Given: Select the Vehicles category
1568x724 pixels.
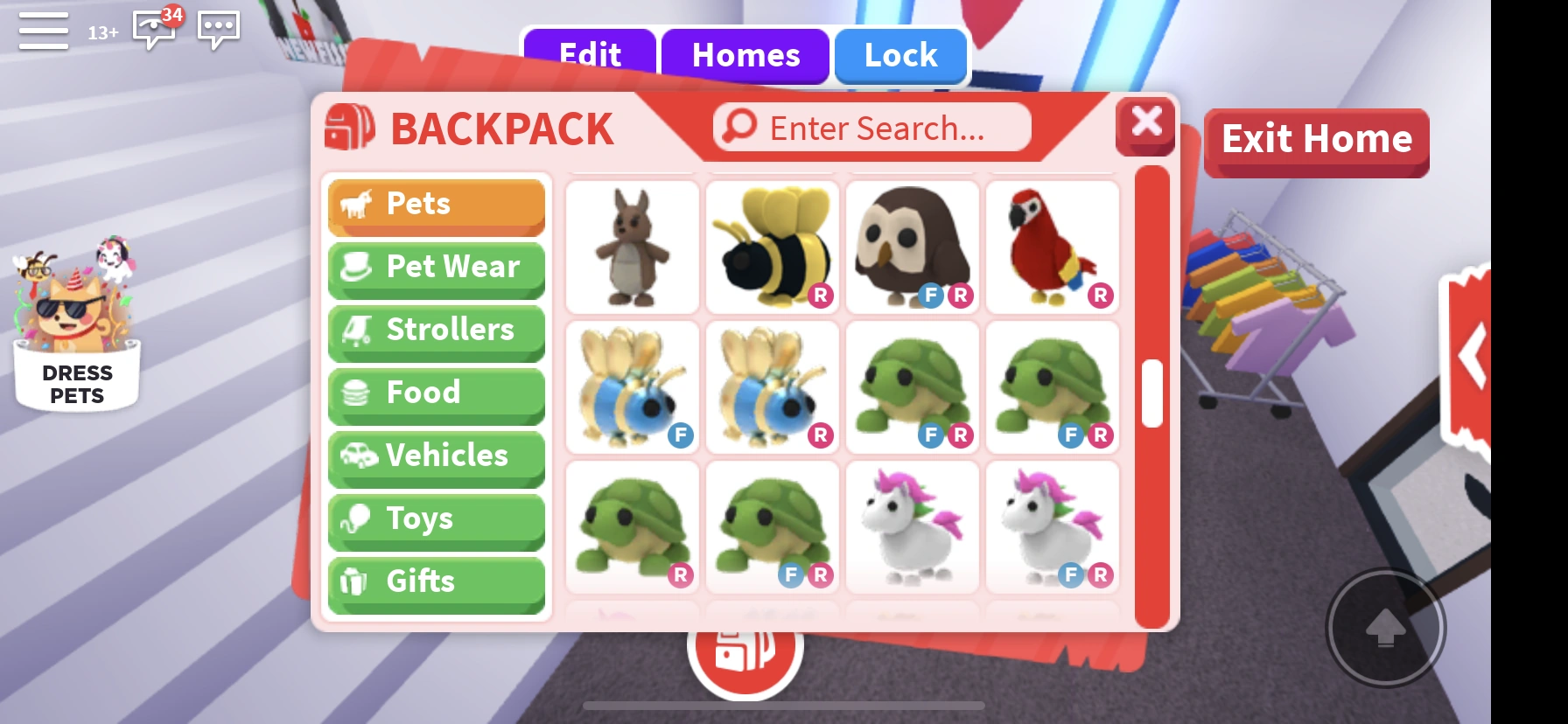Looking at the screenshot, I should point(436,456).
